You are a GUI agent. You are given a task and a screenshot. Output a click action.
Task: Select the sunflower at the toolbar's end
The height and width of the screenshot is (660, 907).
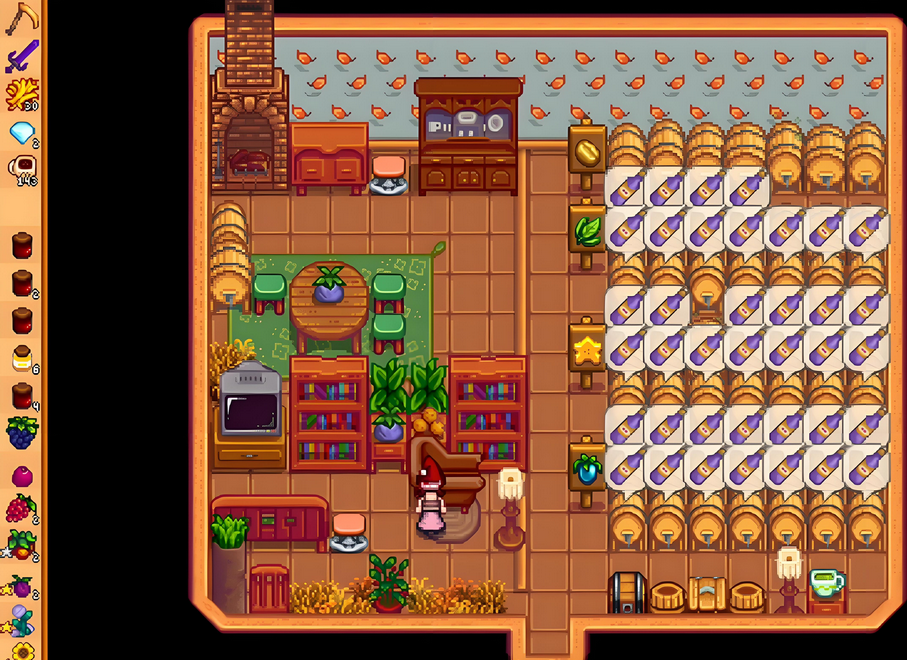click(21, 650)
